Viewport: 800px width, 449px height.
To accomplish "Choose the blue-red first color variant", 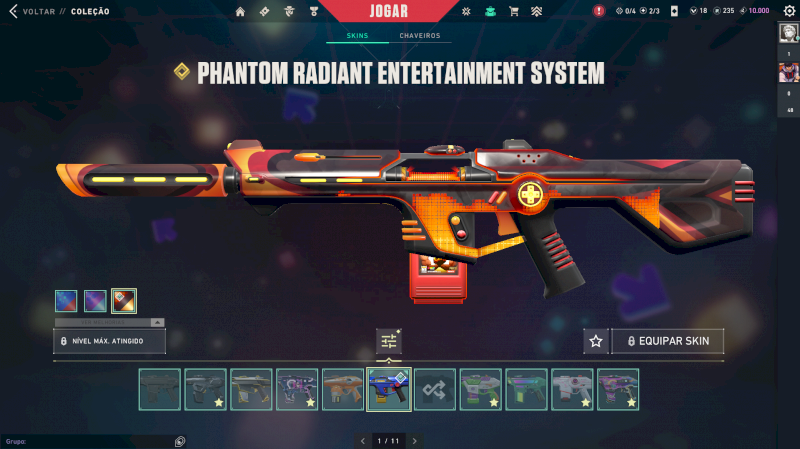I will [67, 300].
